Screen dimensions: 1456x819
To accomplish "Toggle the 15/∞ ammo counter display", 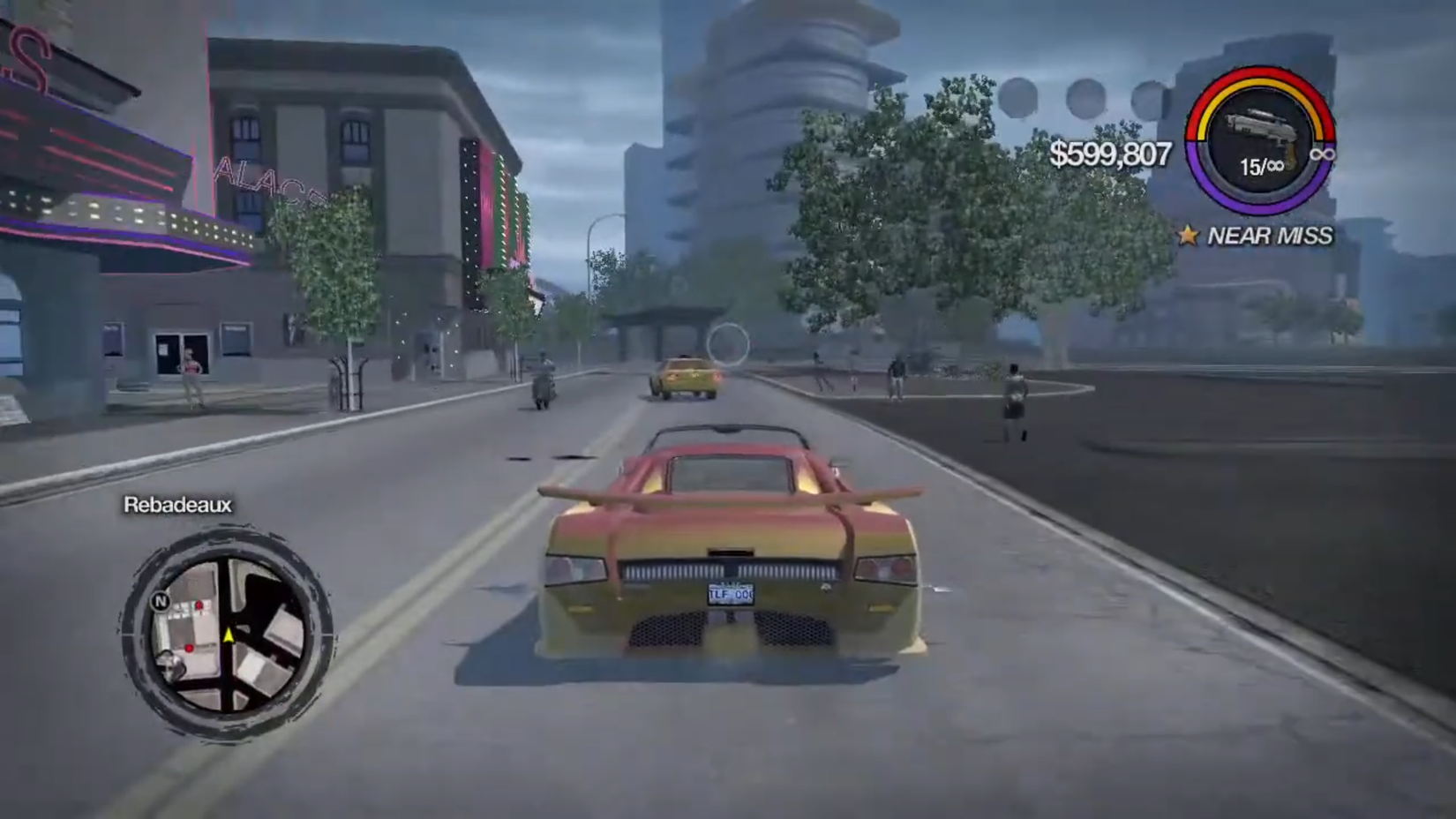I will 1261,167.
